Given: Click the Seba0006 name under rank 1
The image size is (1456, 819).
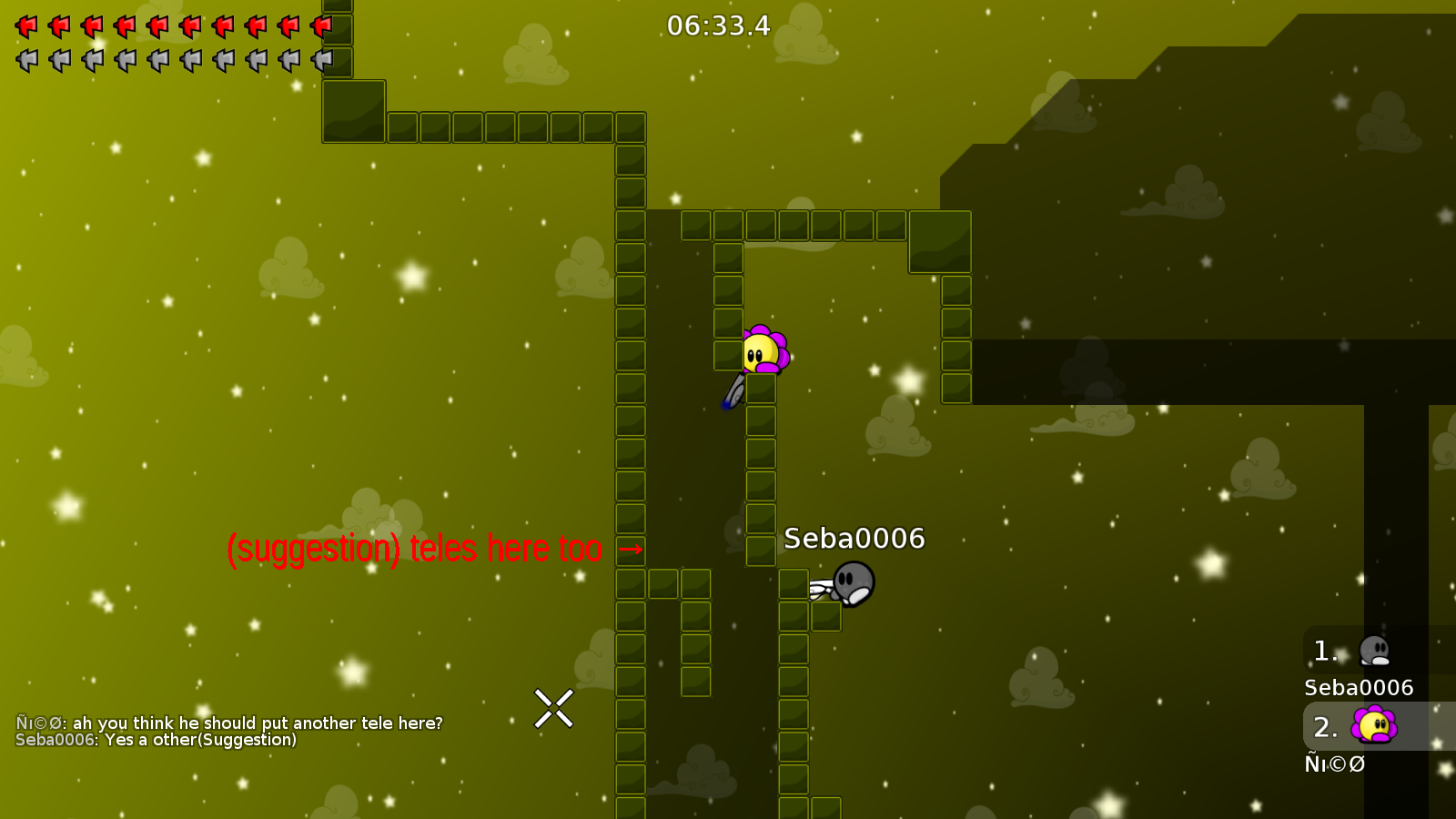Looking at the screenshot, I should click(x=1358, y=688).
